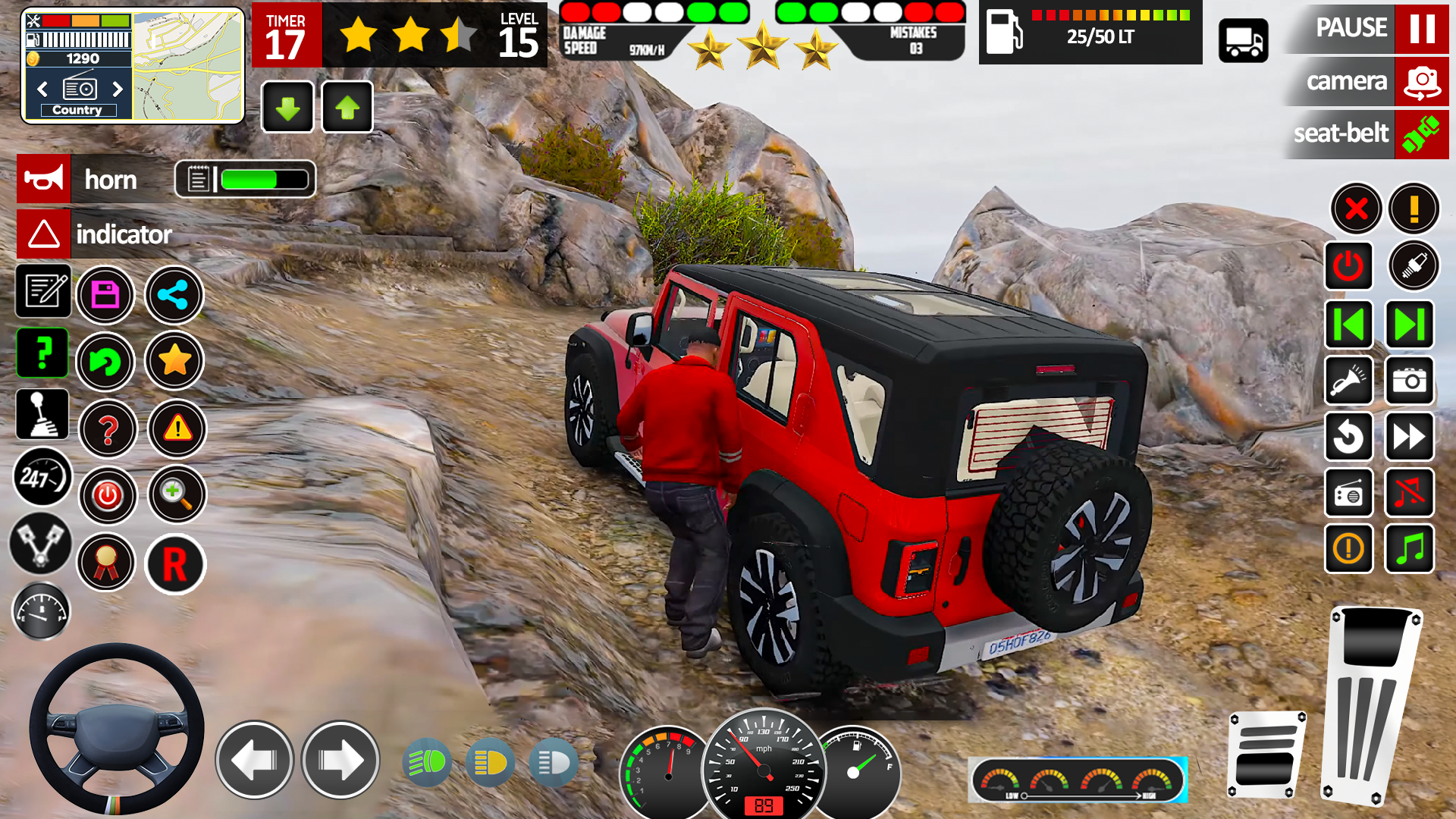
Task: Mute the music with crossed-note icon
Action: coord(1409,494)
